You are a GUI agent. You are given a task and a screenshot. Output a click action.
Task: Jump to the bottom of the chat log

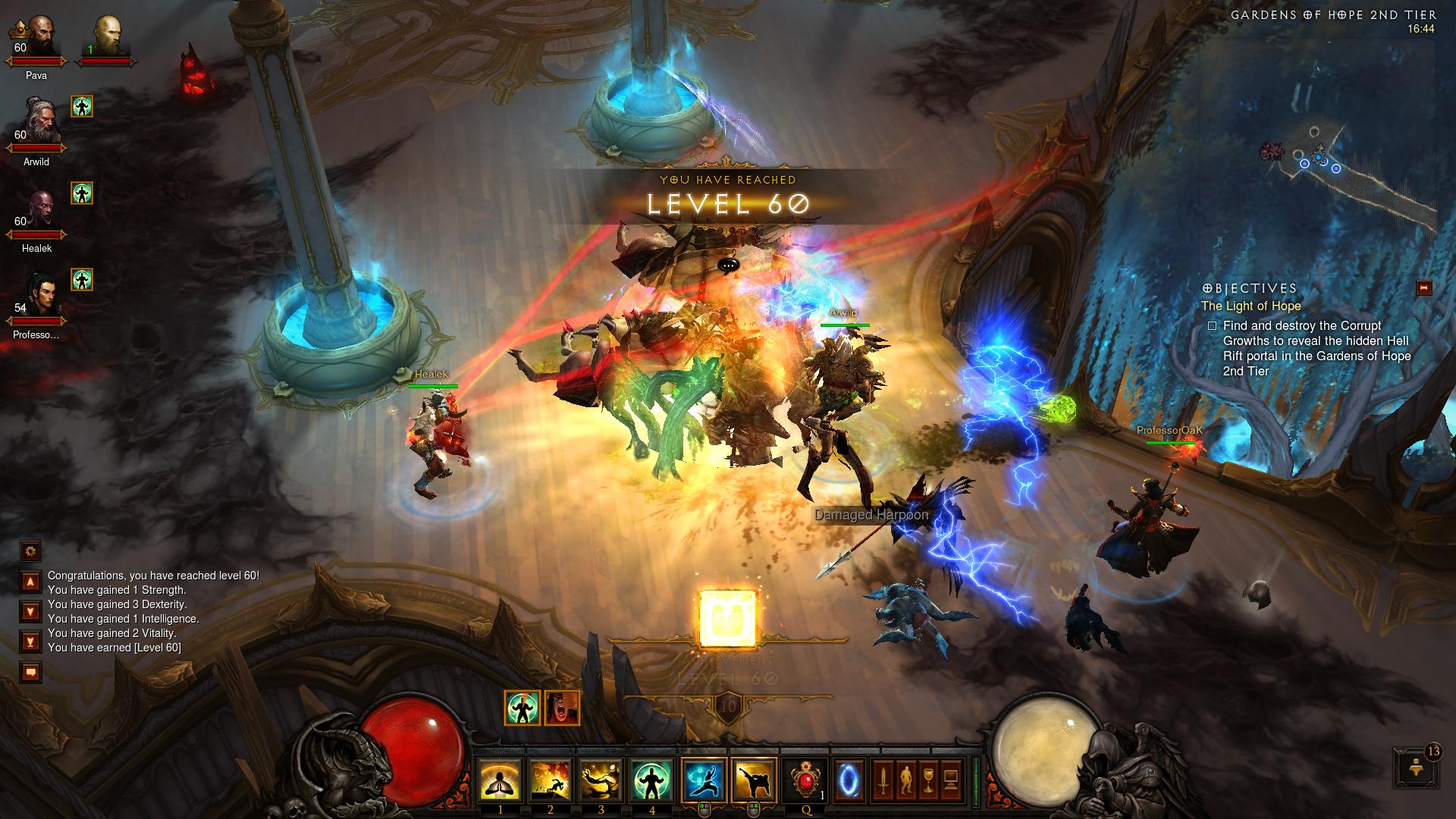(30, 642)
